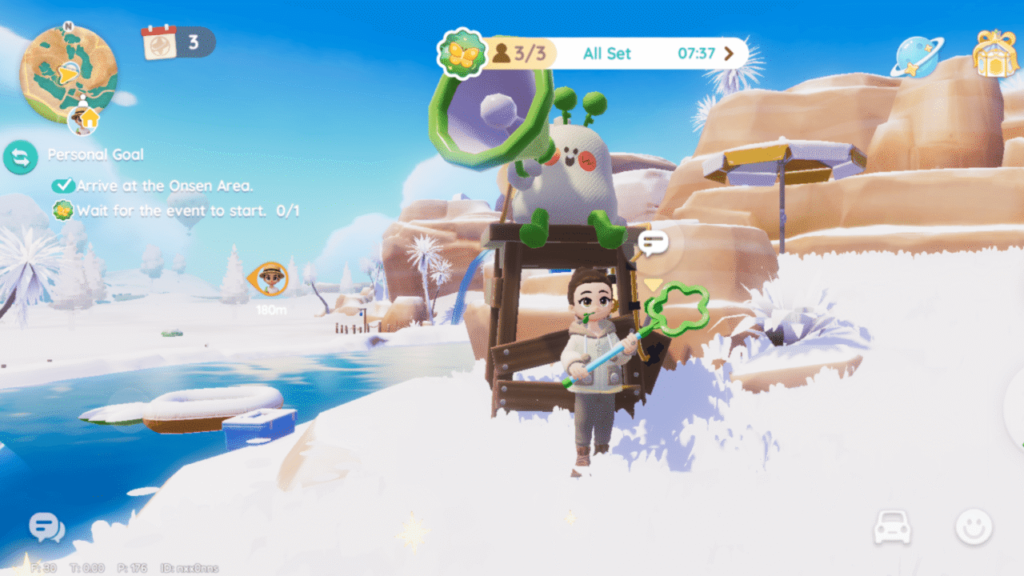
Task: Switch the Personal Goal tracker
Action: (20, 156)
